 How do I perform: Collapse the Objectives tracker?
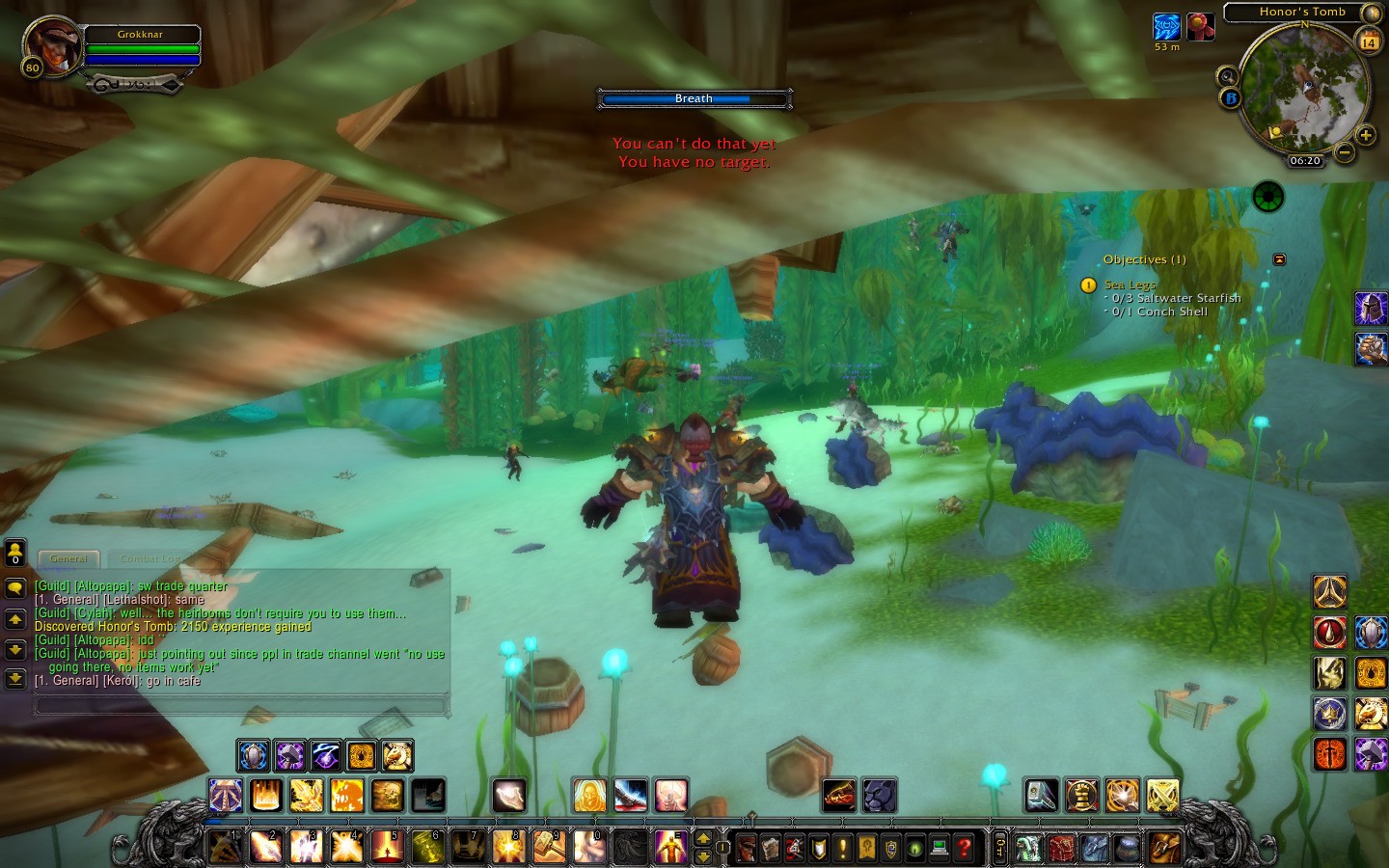1279,259
